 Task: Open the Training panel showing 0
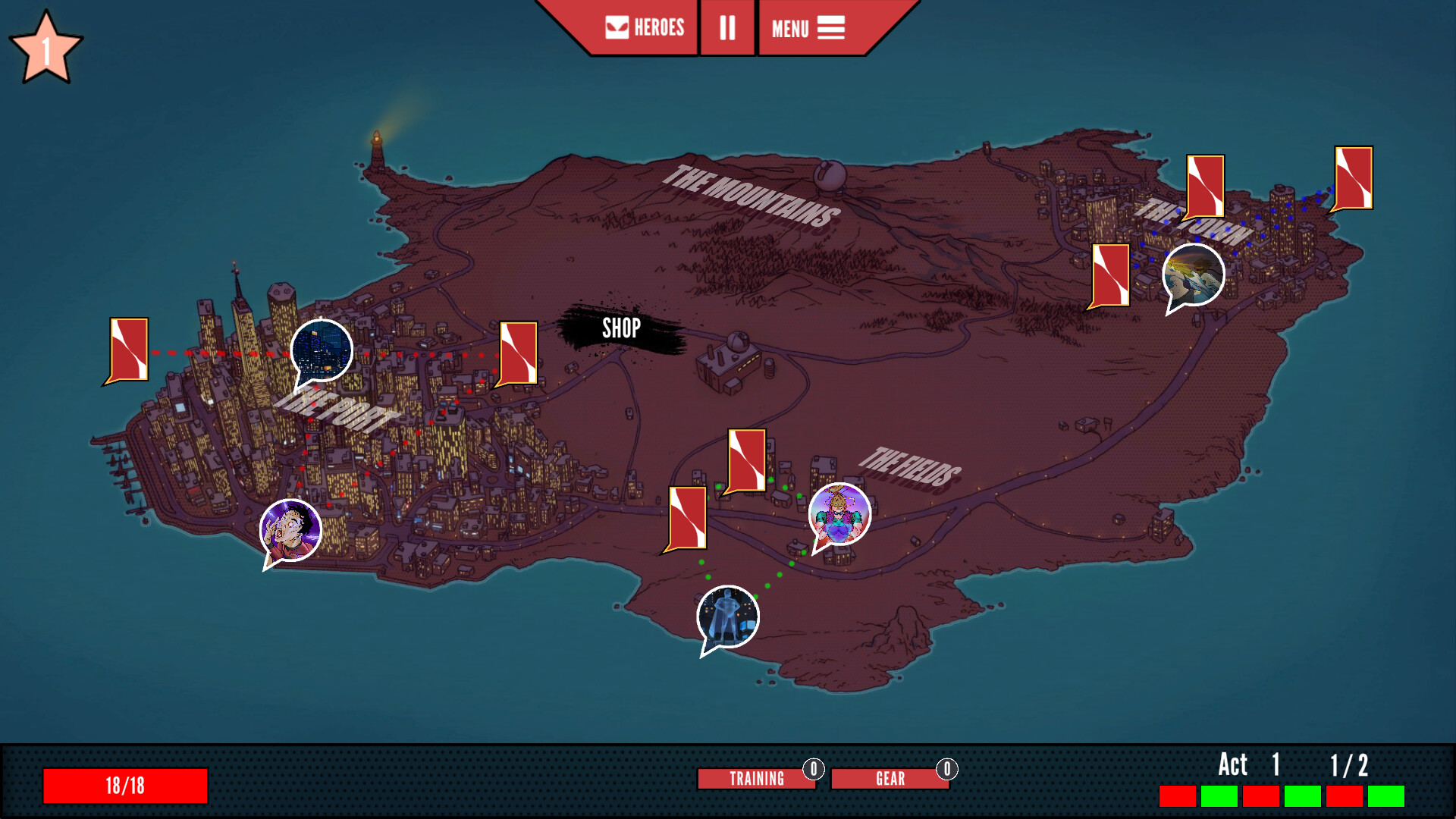click(x=756, y=778)
